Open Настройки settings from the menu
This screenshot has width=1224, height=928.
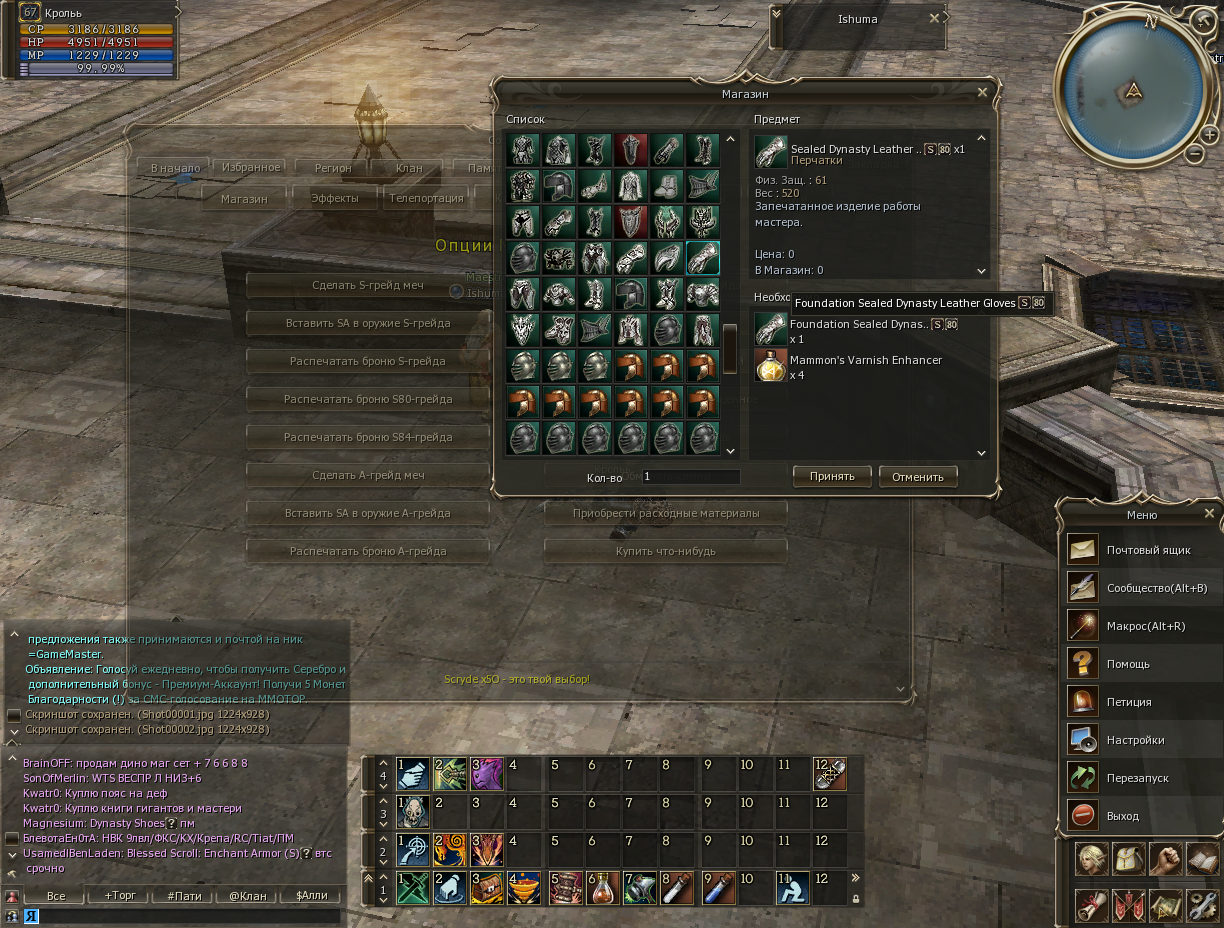[1140, 740]
